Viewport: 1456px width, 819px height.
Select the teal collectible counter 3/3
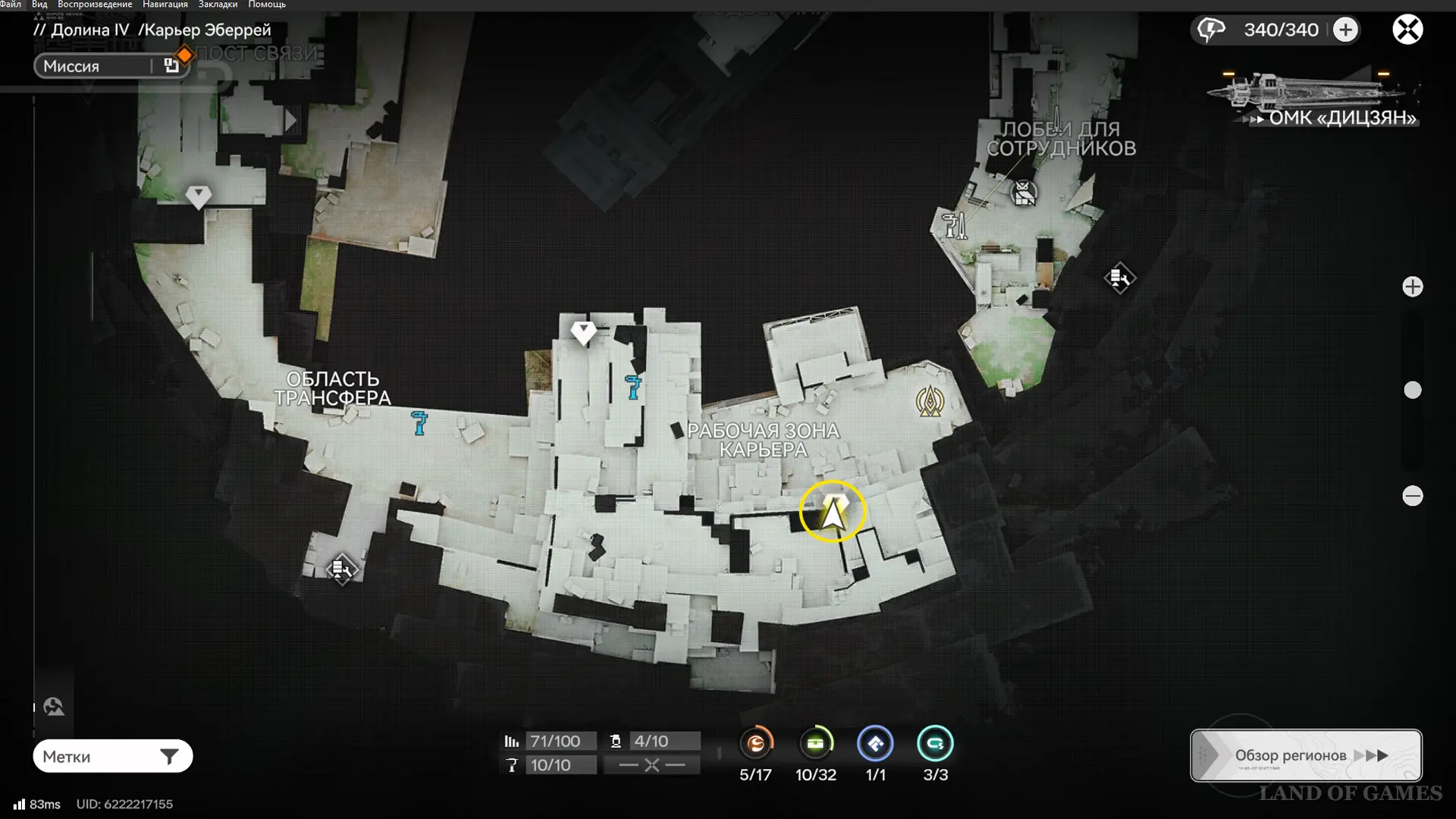pyautogui.click(x=935, y=744)
